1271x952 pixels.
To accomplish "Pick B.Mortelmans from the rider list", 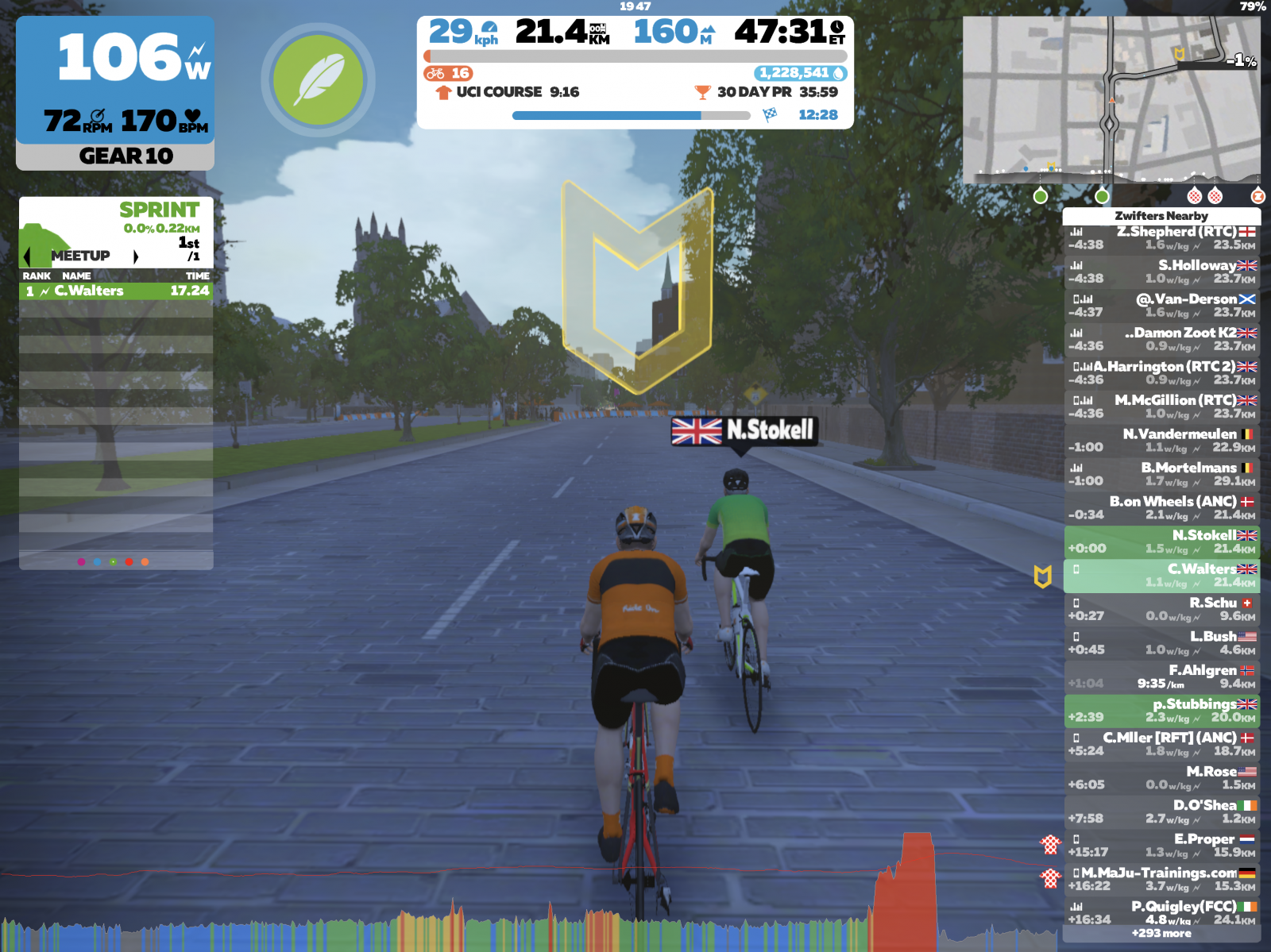I will click(x=1161, y=474).
